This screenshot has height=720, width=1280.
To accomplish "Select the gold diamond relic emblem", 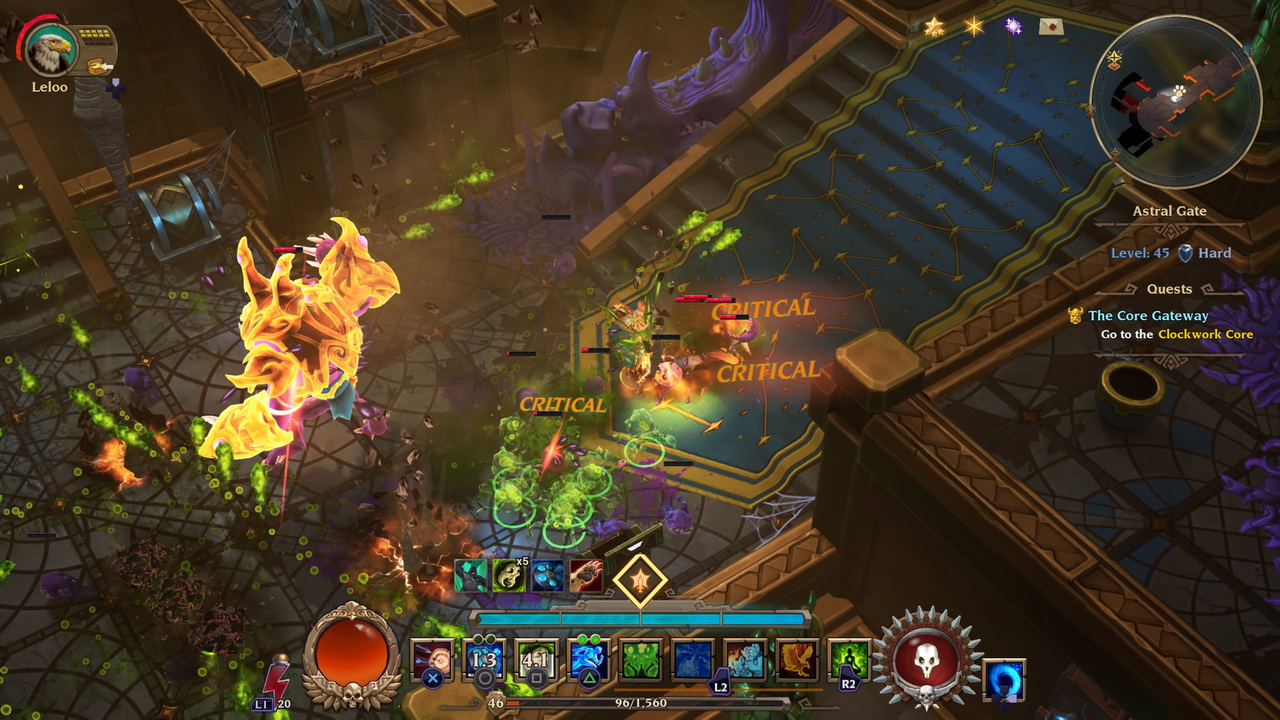I will click(x=640, y=580).
